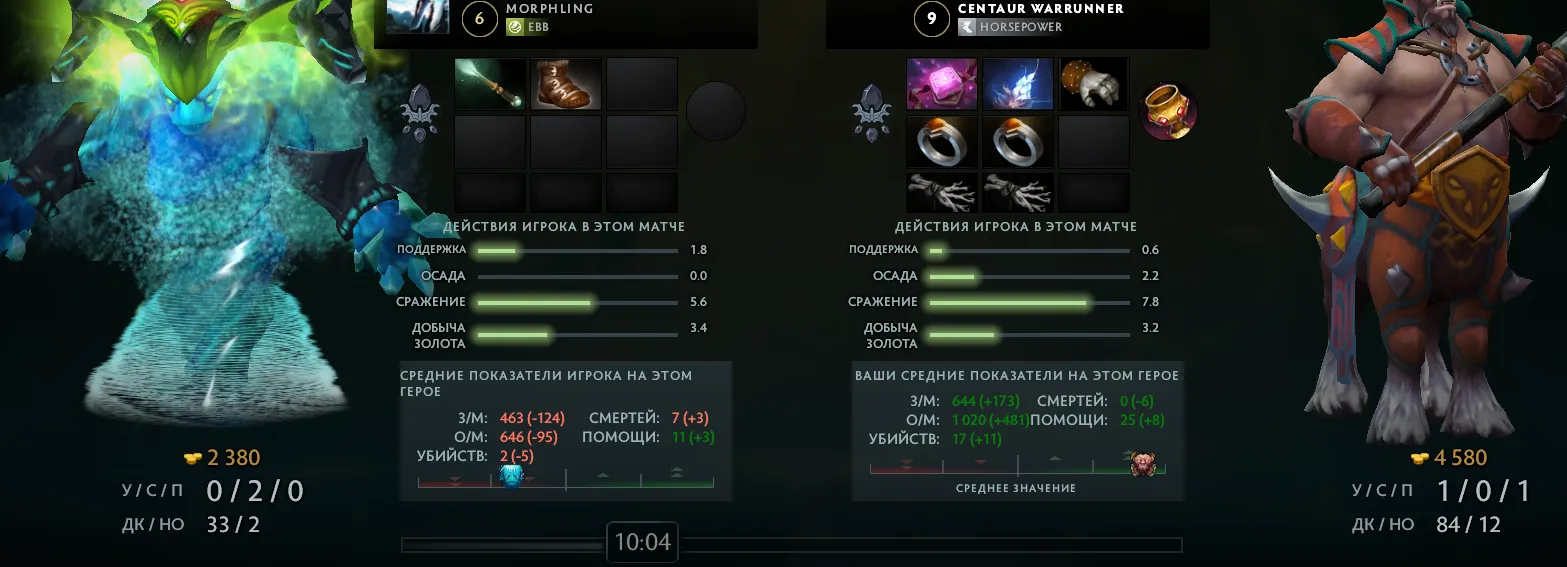Select the blue crystal shard item
The width and height of the screenshot is (1567, 567).
[1018, 84]
